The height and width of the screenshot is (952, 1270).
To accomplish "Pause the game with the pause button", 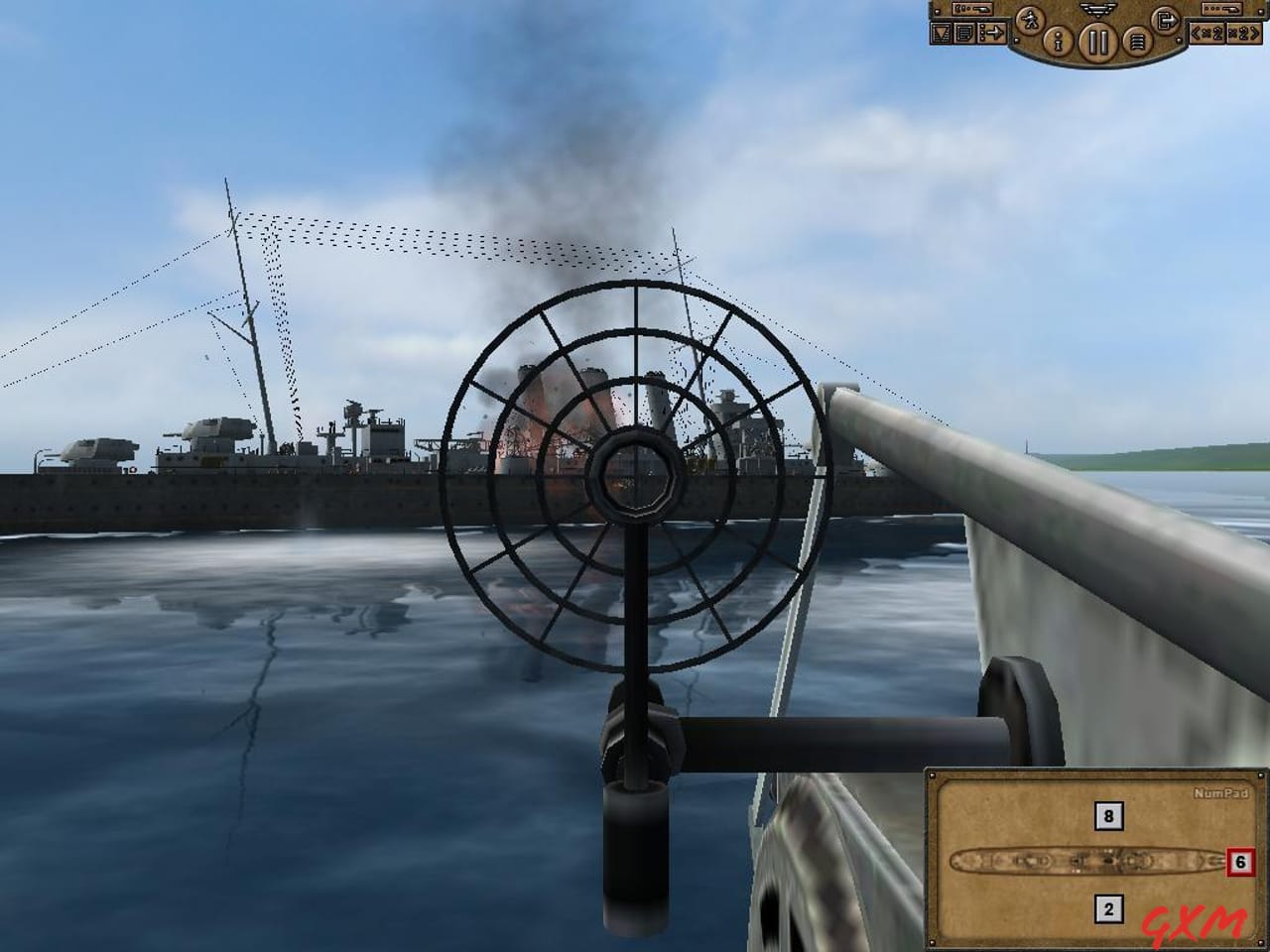I will pyautogui.click(x=1097, y=40).
